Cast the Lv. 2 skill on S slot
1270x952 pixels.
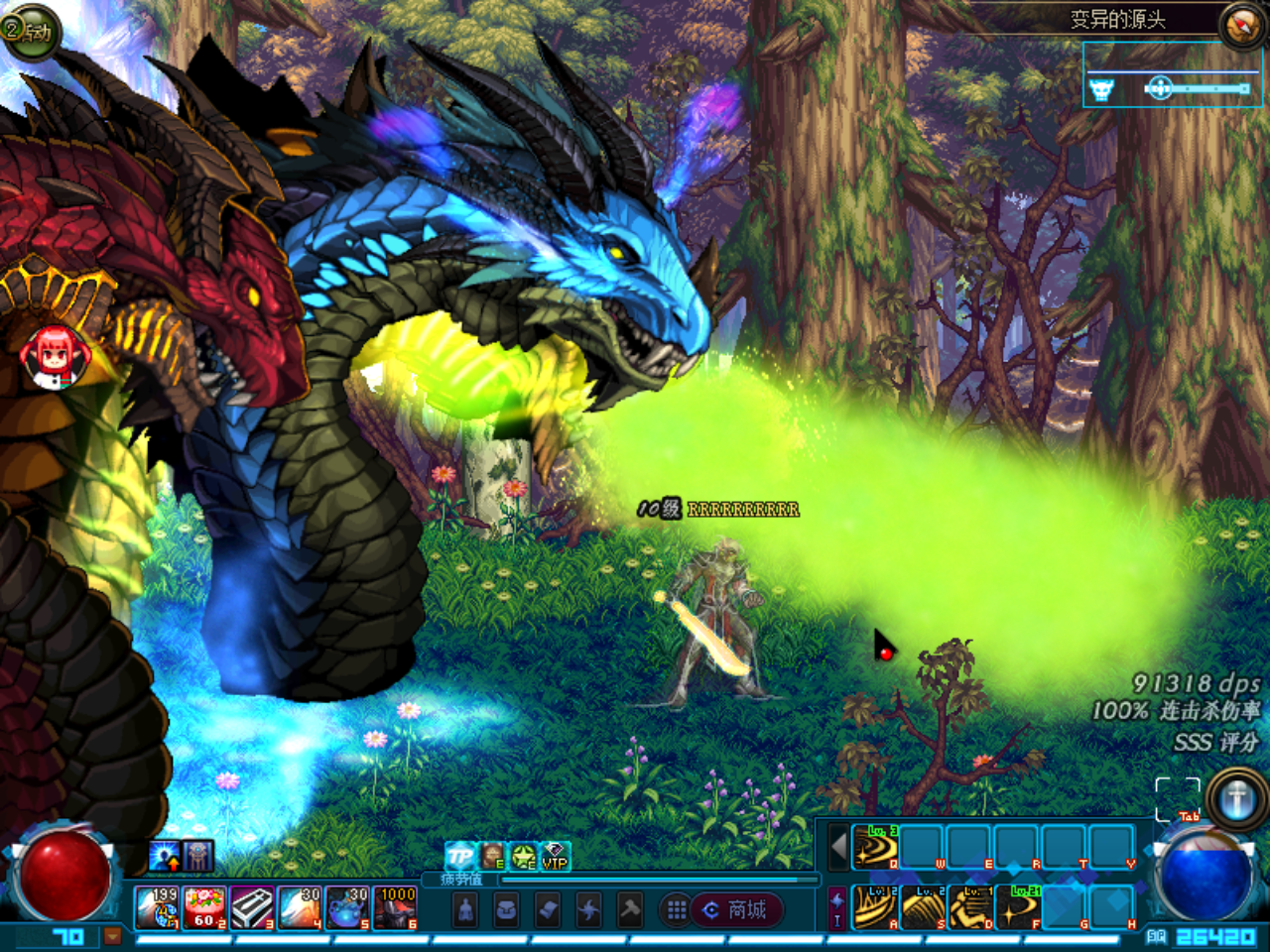tap(923, 906)
